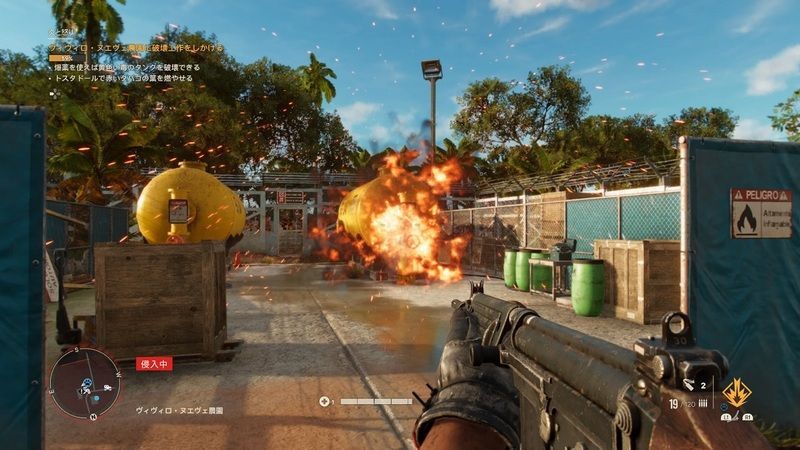Select the healing syringe icon
The height and width of the screenshot is (450, 800).
[325, 402]
